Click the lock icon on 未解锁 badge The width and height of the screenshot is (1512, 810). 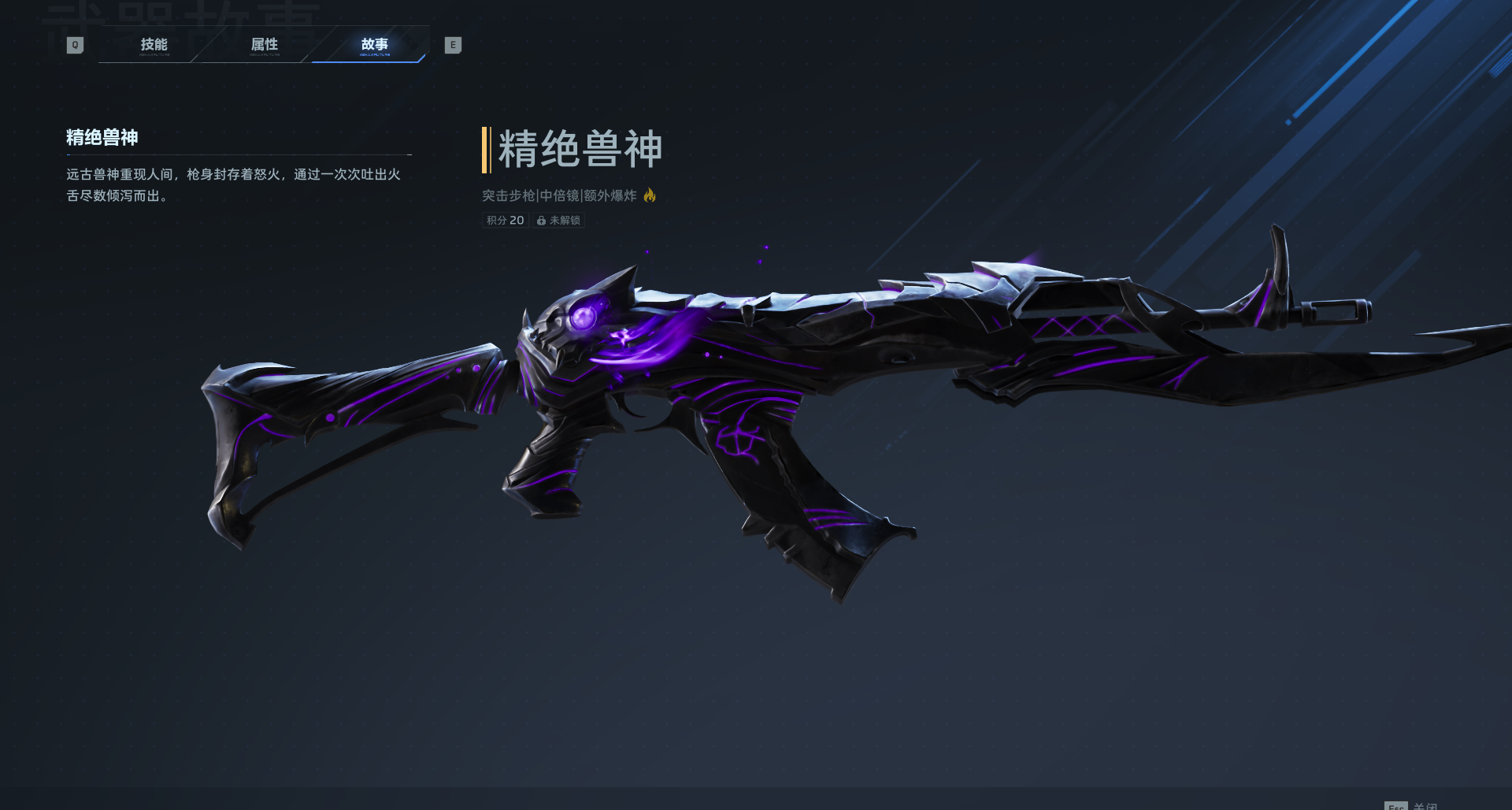pos(540,221)
